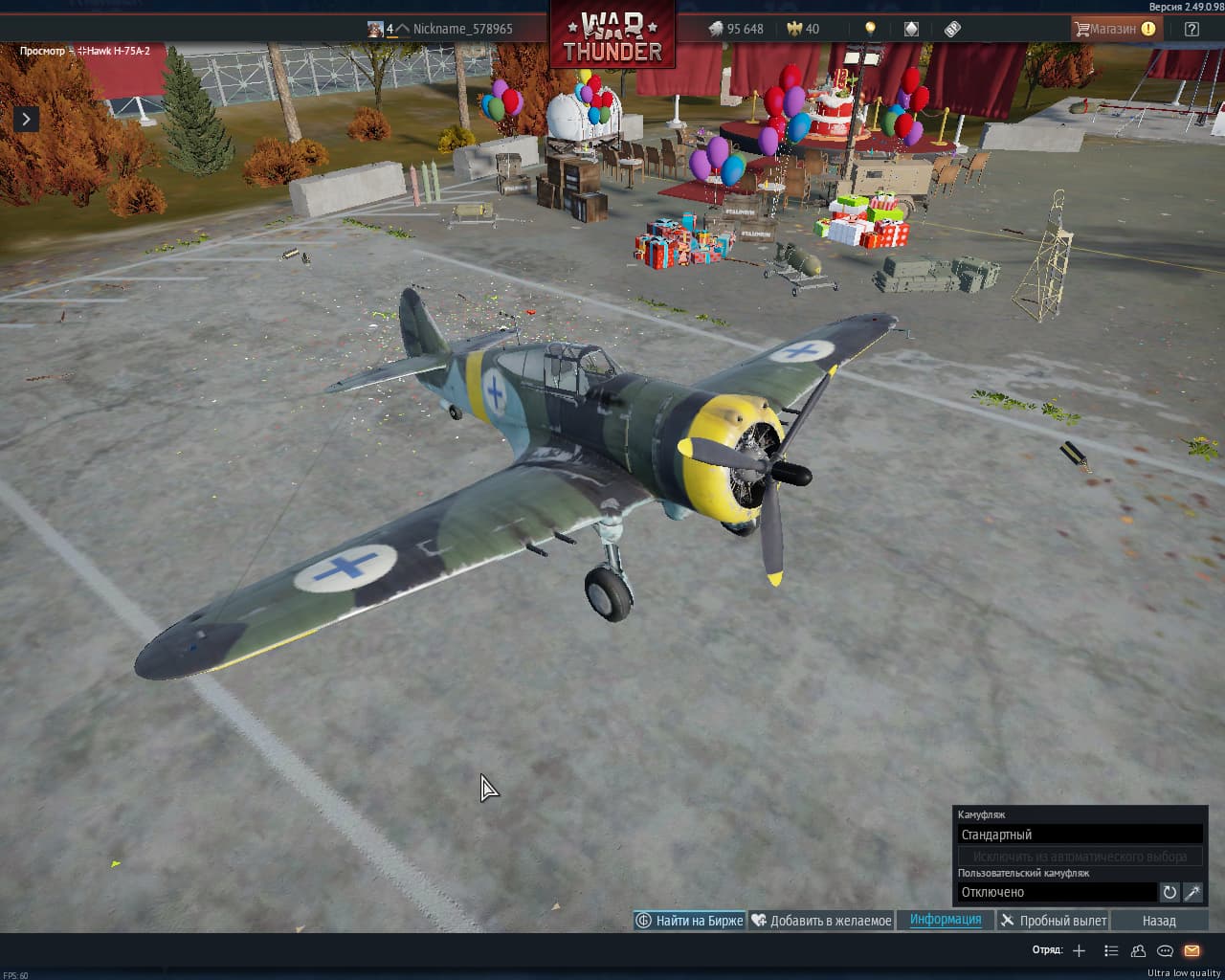The image size is (1225, 980).
Task: Start a Пробный вылет test flight
Action: pos(1053,921)
